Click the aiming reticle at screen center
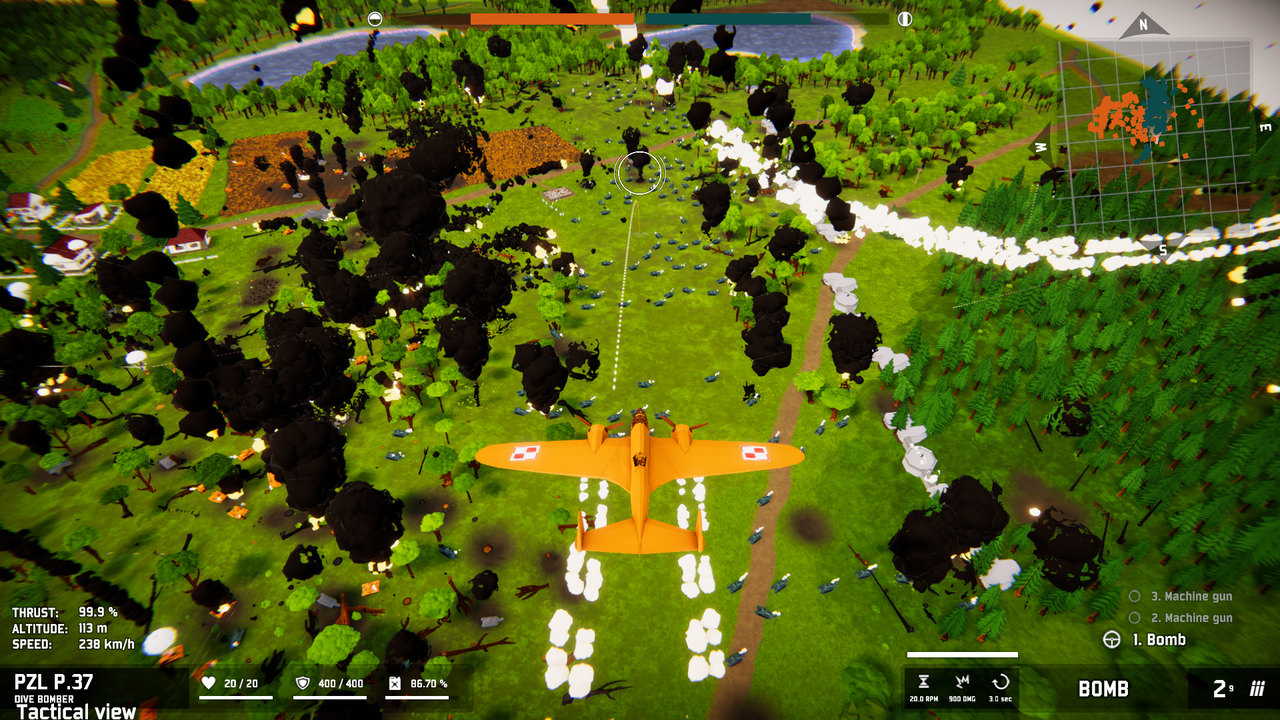This screenshot has height=720, width=1280. tap(637, 172)
